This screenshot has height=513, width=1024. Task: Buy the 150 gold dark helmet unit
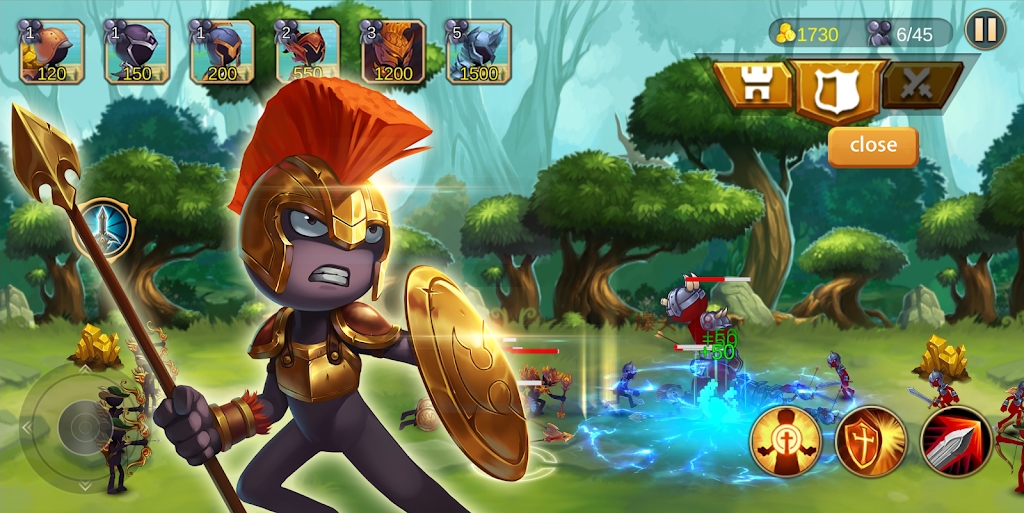[x=137, y=51]
